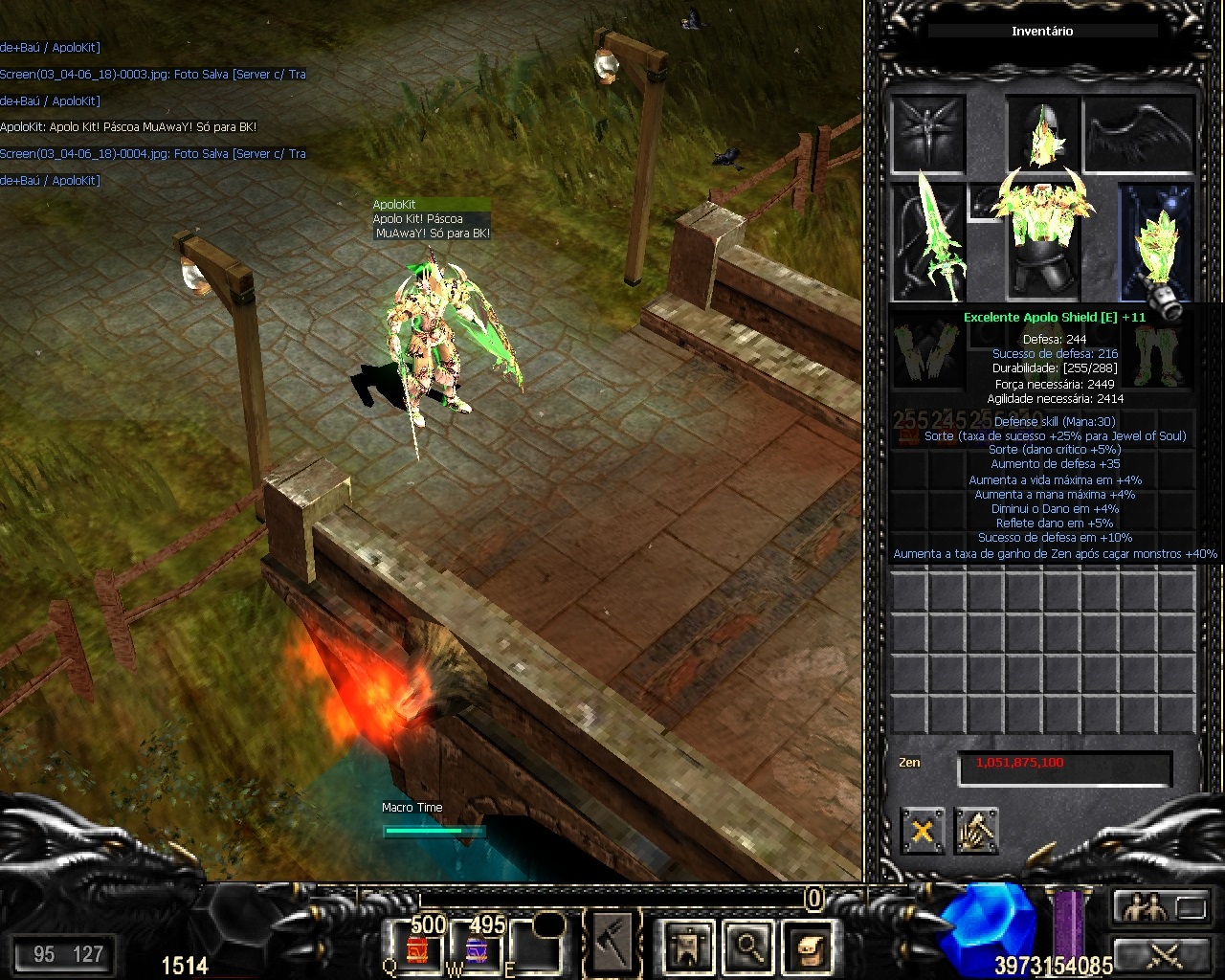1225x980 pixels.
Task: Select the equipped Apolo helmet
Action: coord(1042,133)
